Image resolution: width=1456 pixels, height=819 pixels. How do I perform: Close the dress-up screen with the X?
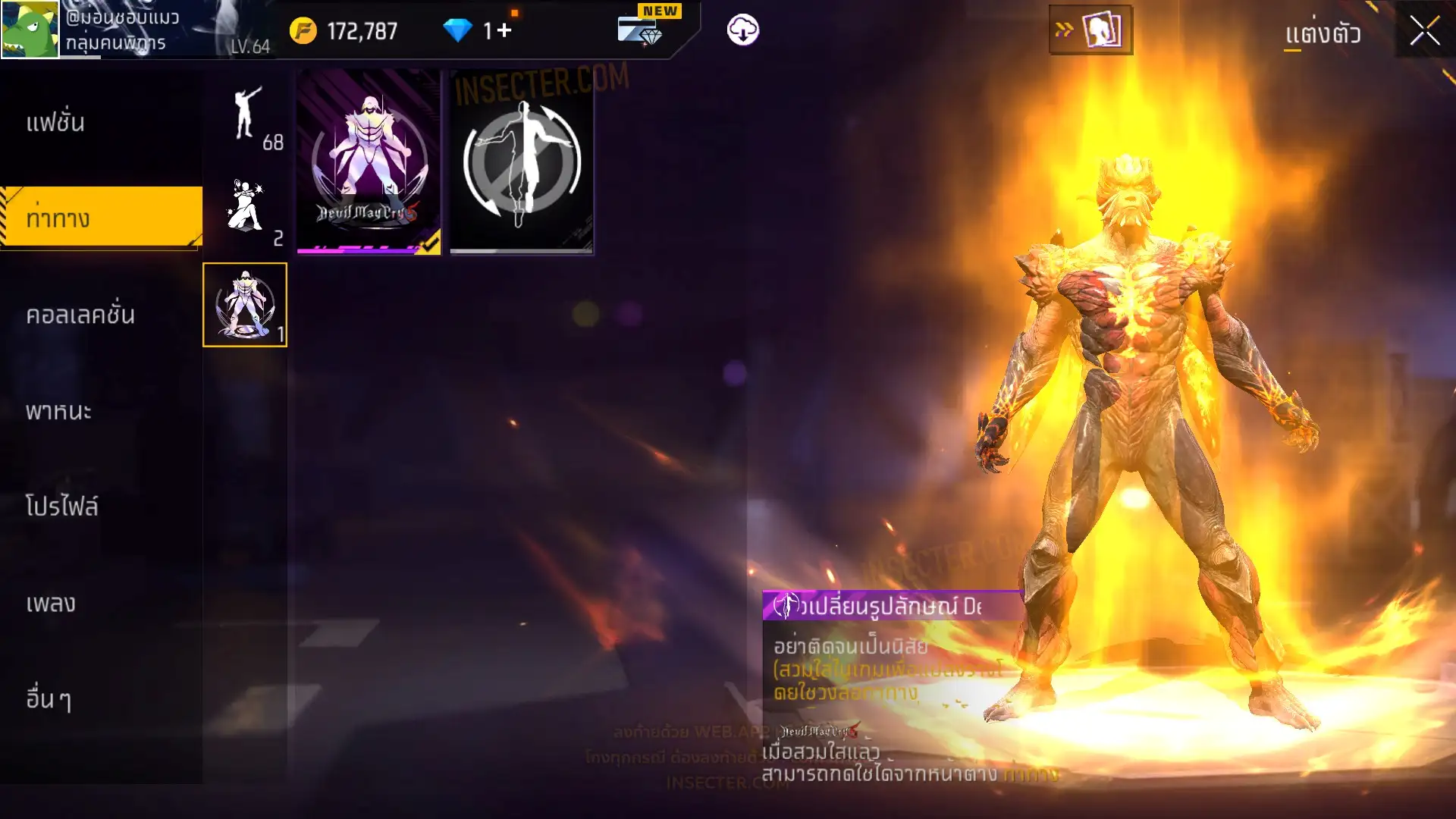pyautogui.click(x=1424, y=31)
